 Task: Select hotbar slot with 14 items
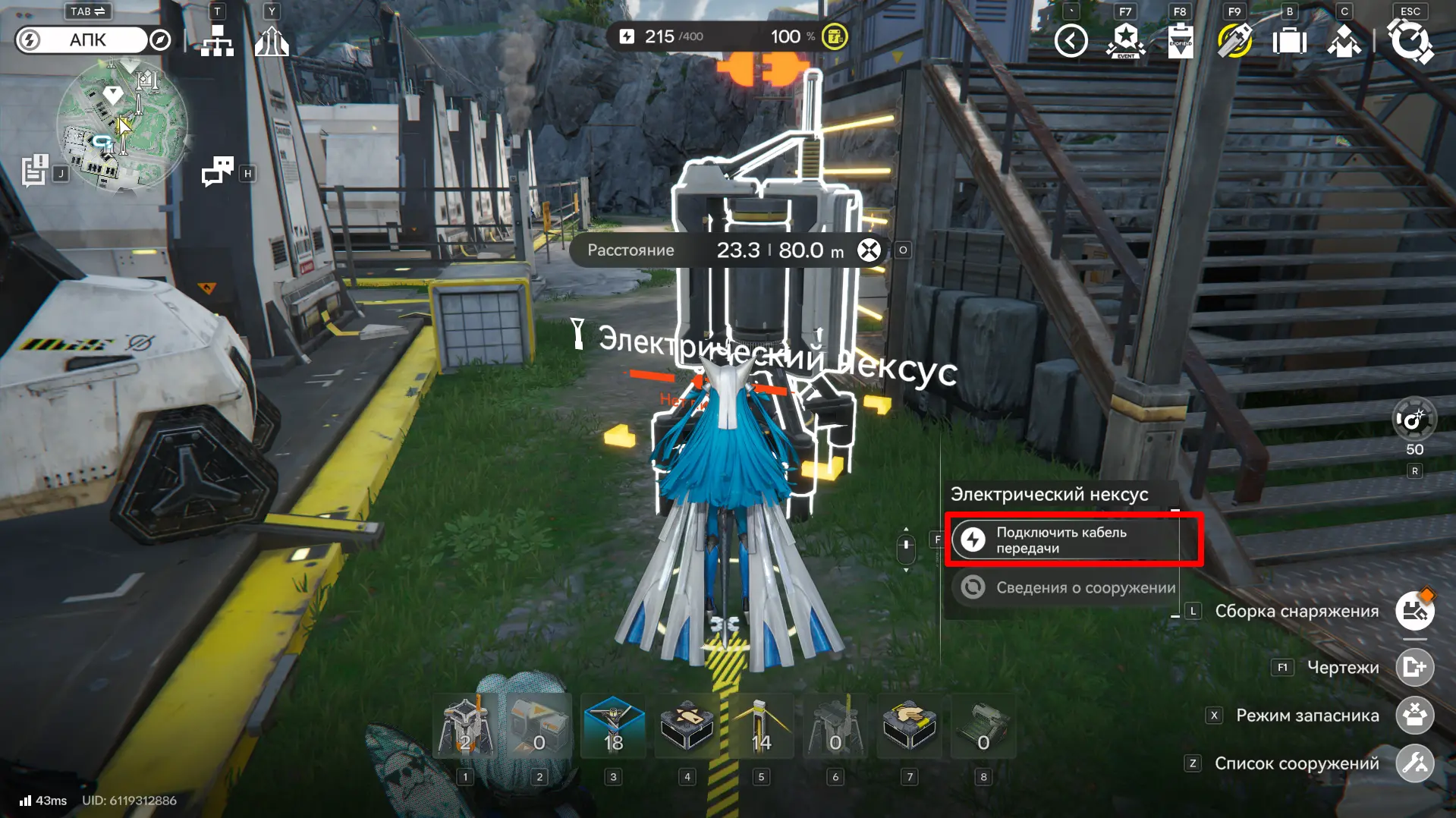[761, 728]
